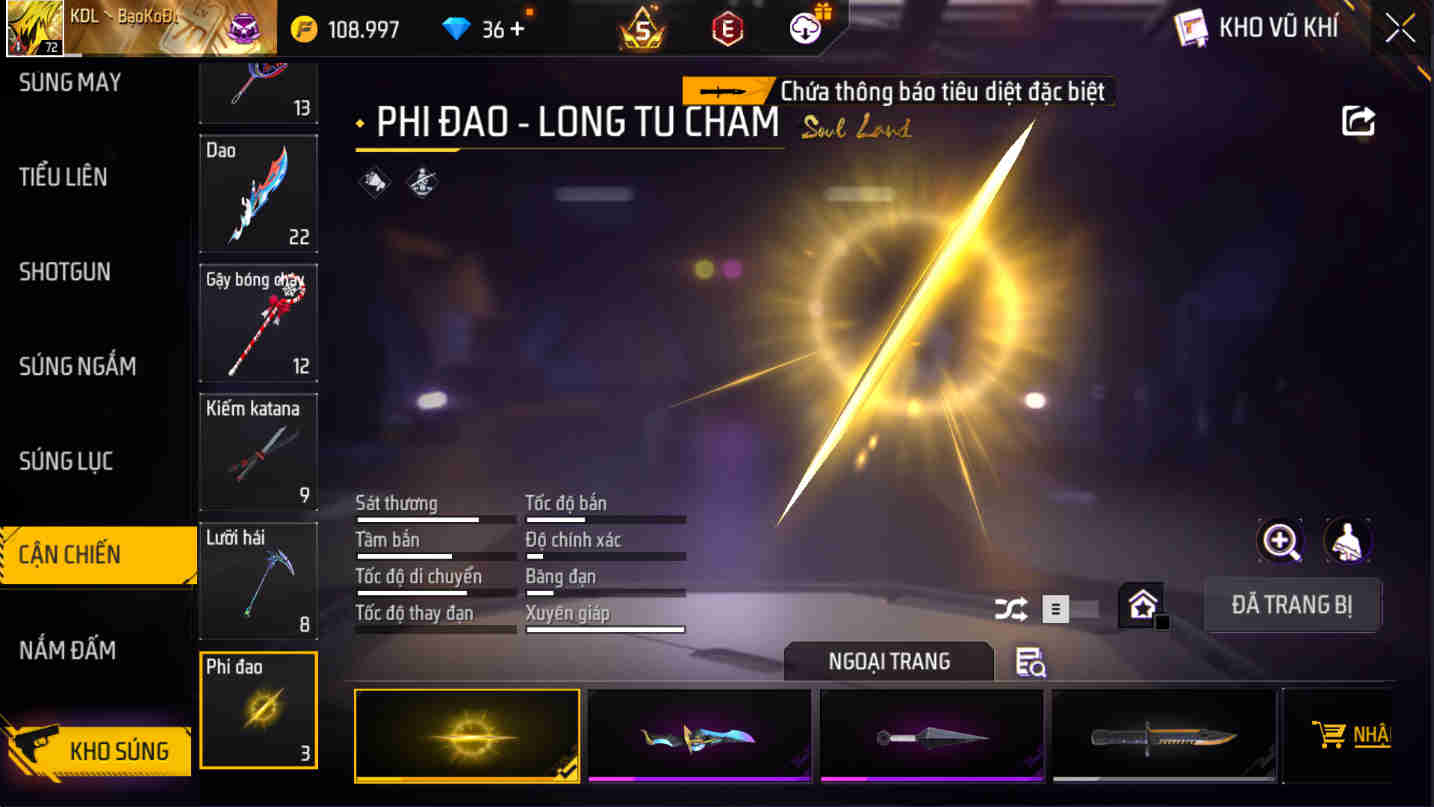1434x807 pixels.
Task: Open the share button near KHO VŨ KHÍ
Action: pos(1357,120)
